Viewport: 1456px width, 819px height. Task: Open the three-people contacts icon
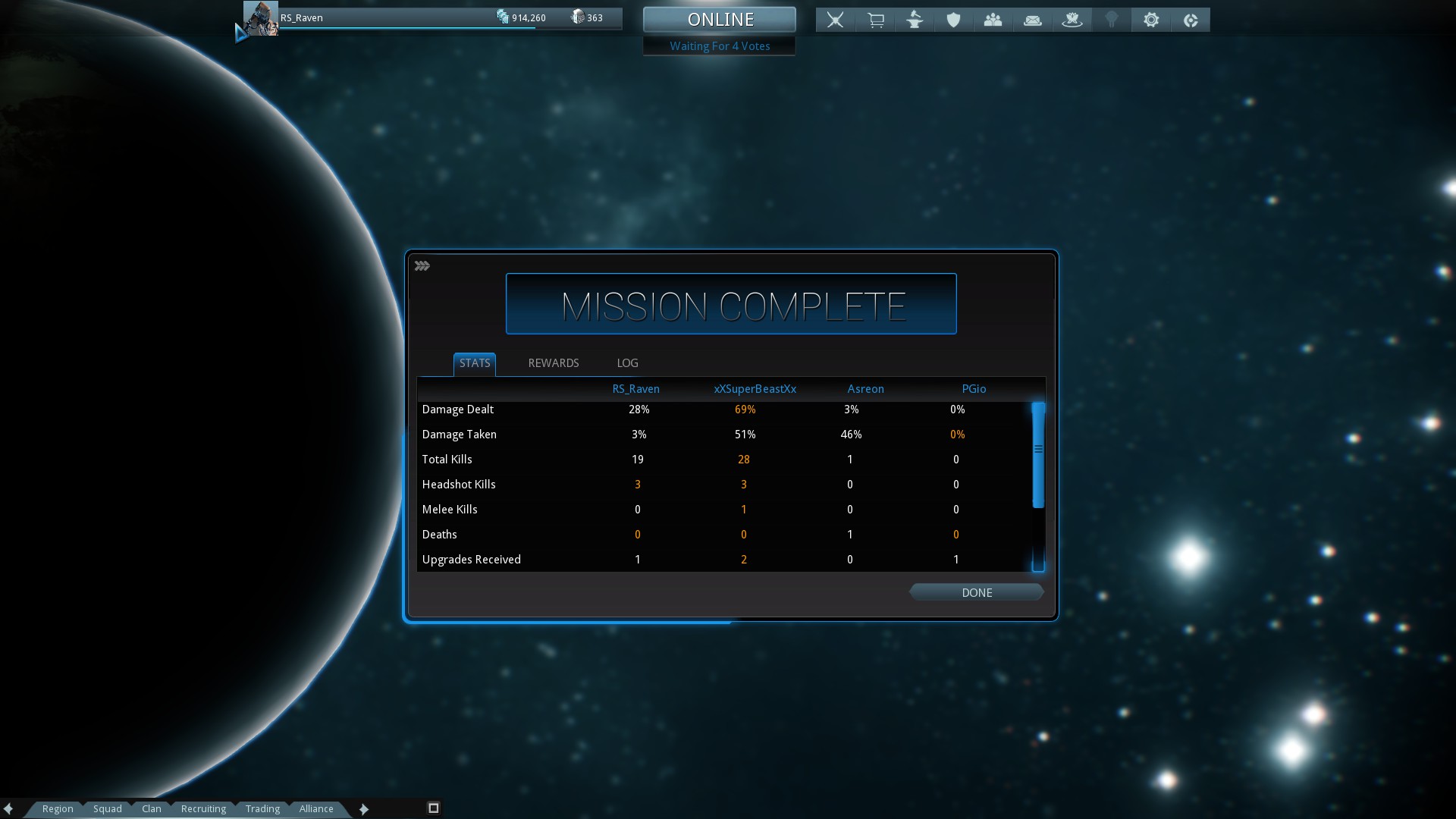pos(993,20)
